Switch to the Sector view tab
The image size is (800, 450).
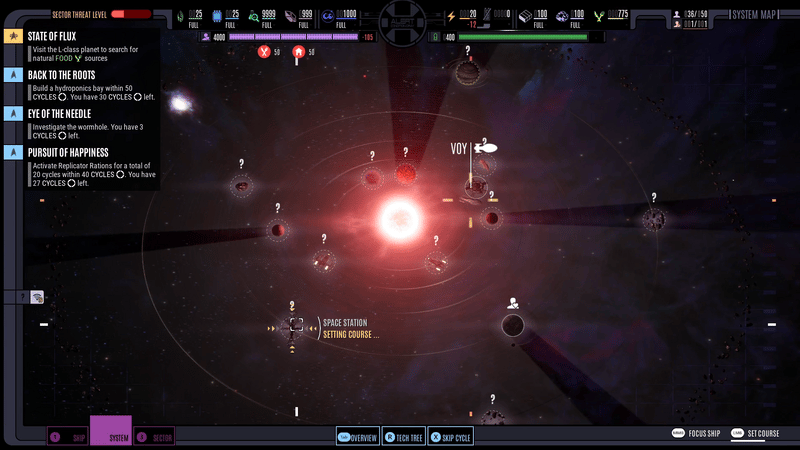(x=154, y=437)
